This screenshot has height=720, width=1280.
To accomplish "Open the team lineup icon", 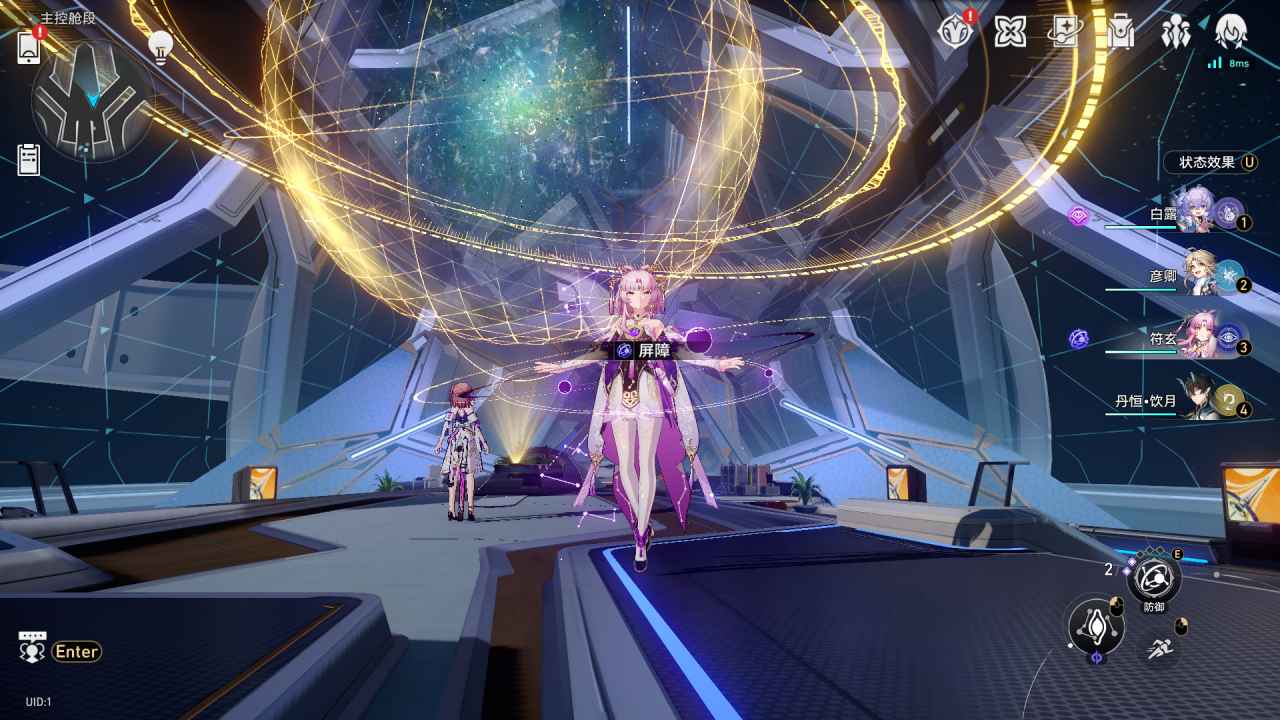I will pos(1175,32).
